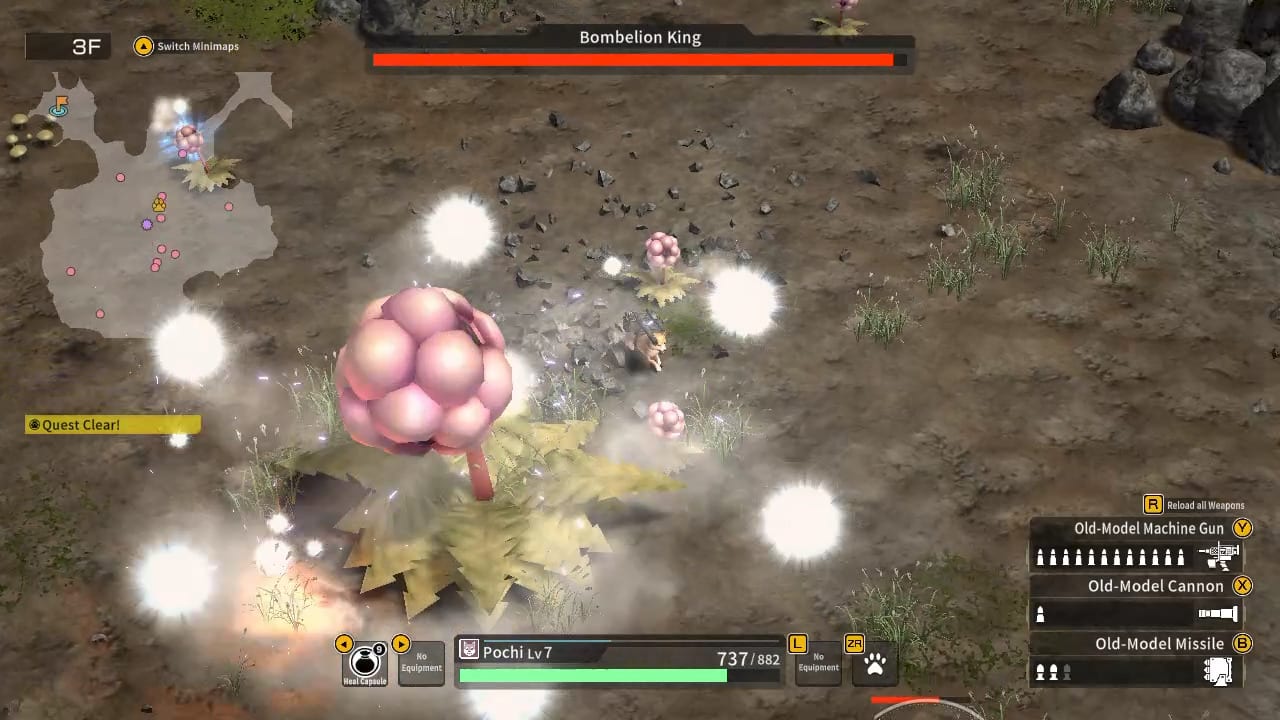The image size is (1280, 720).
Task: Click the orange flag marker on the minimap
Action: 59,104
